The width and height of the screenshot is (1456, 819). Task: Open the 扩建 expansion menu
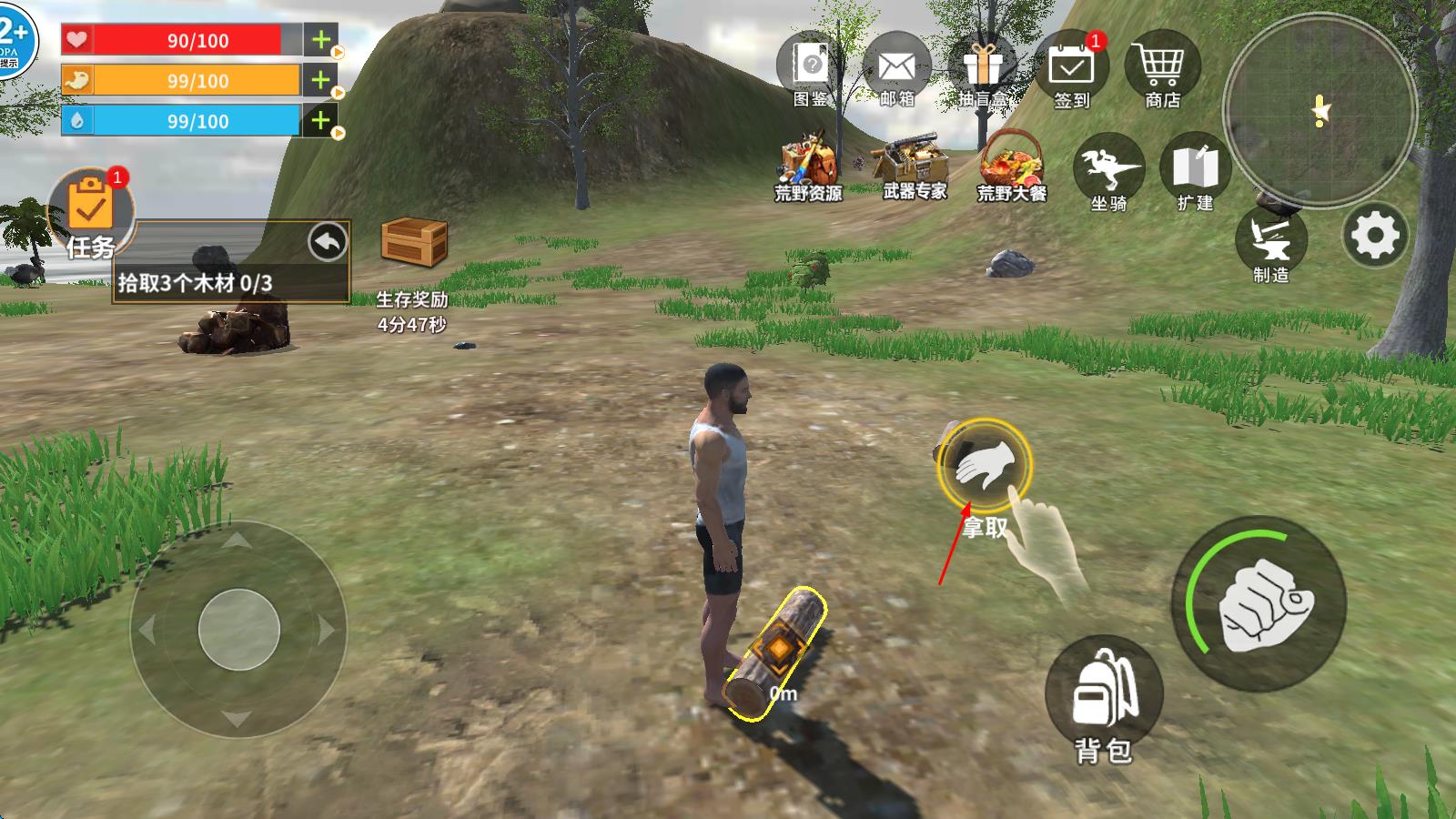[1195, 170]
